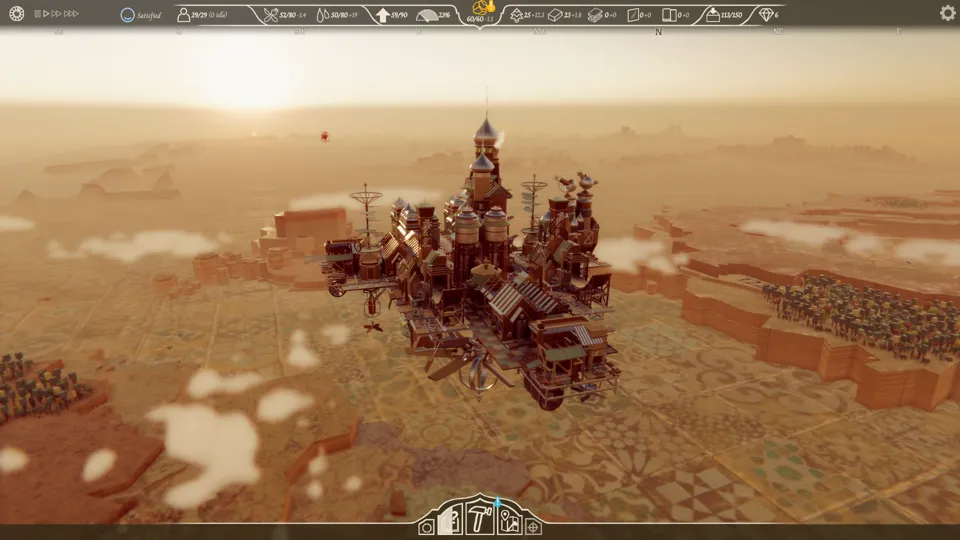Open the storage capacity icon
Screen dimensions: 960x540
click(x=712, y=15)
